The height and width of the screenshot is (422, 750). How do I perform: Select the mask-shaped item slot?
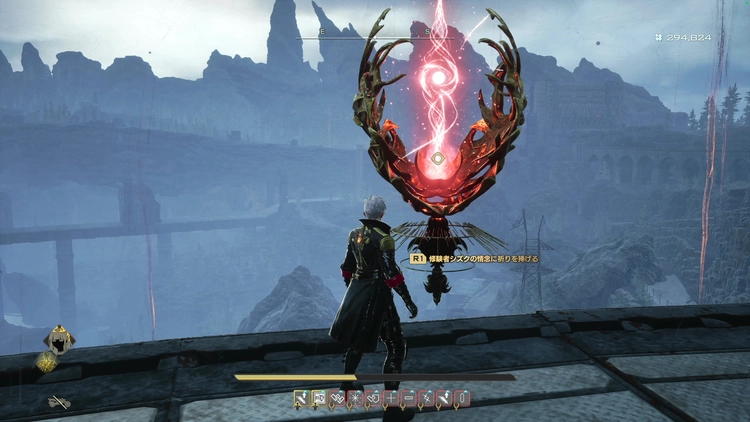[x=58, y=342]
